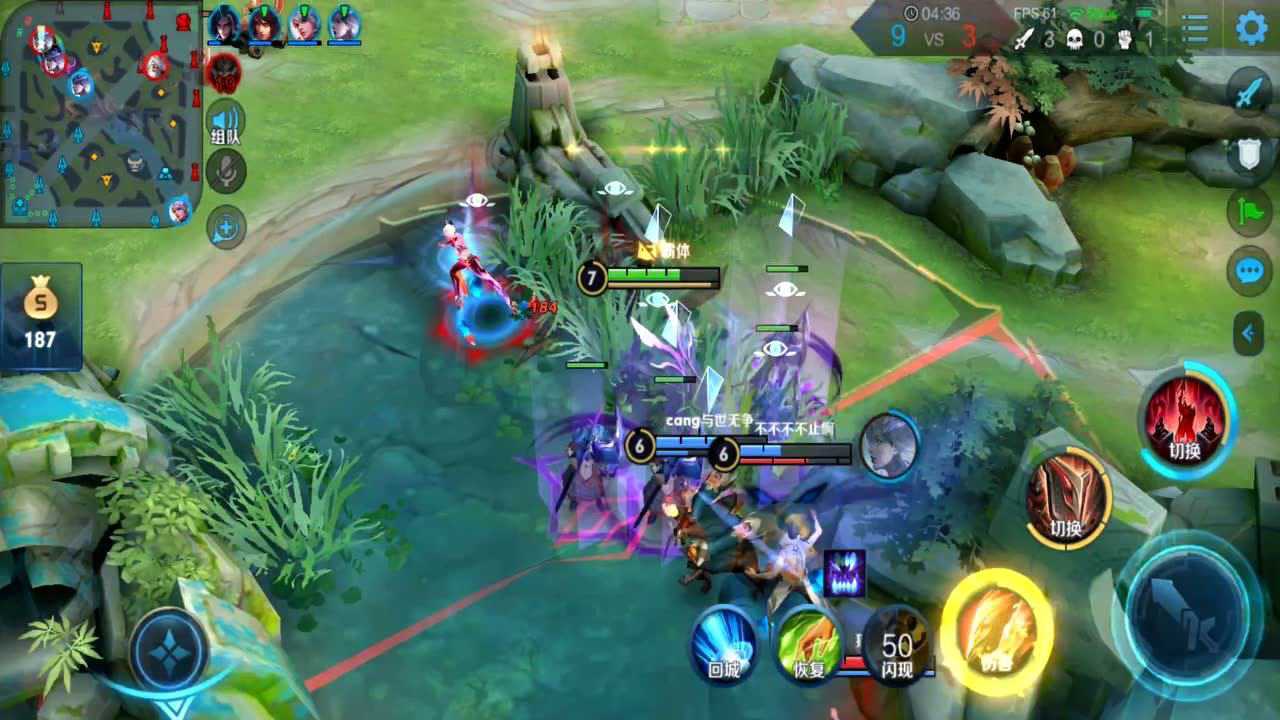
Task: Activate the lower 切换 armor skill
Action: coord(1067,499)
